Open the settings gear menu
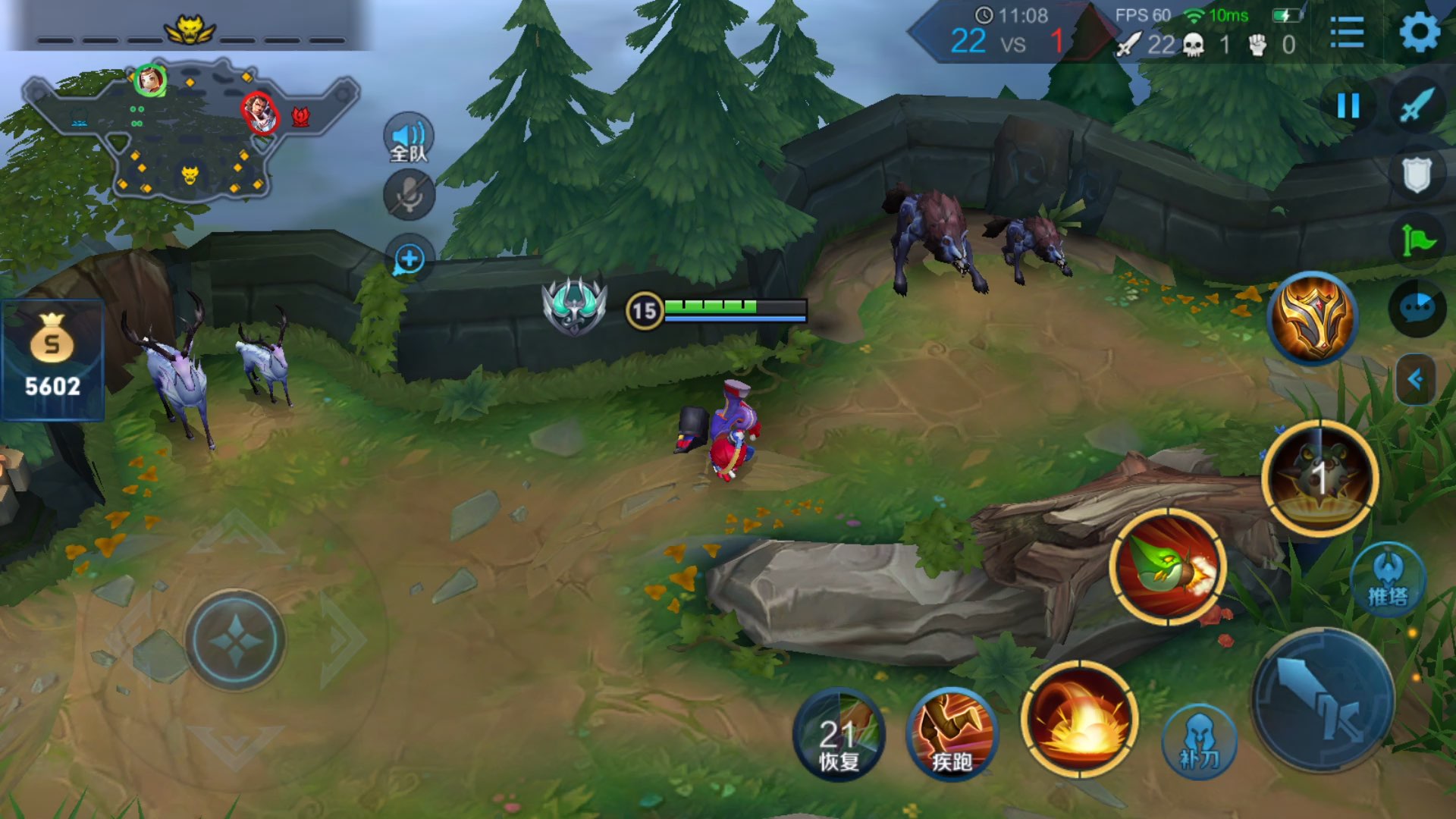 point(1418,33)
